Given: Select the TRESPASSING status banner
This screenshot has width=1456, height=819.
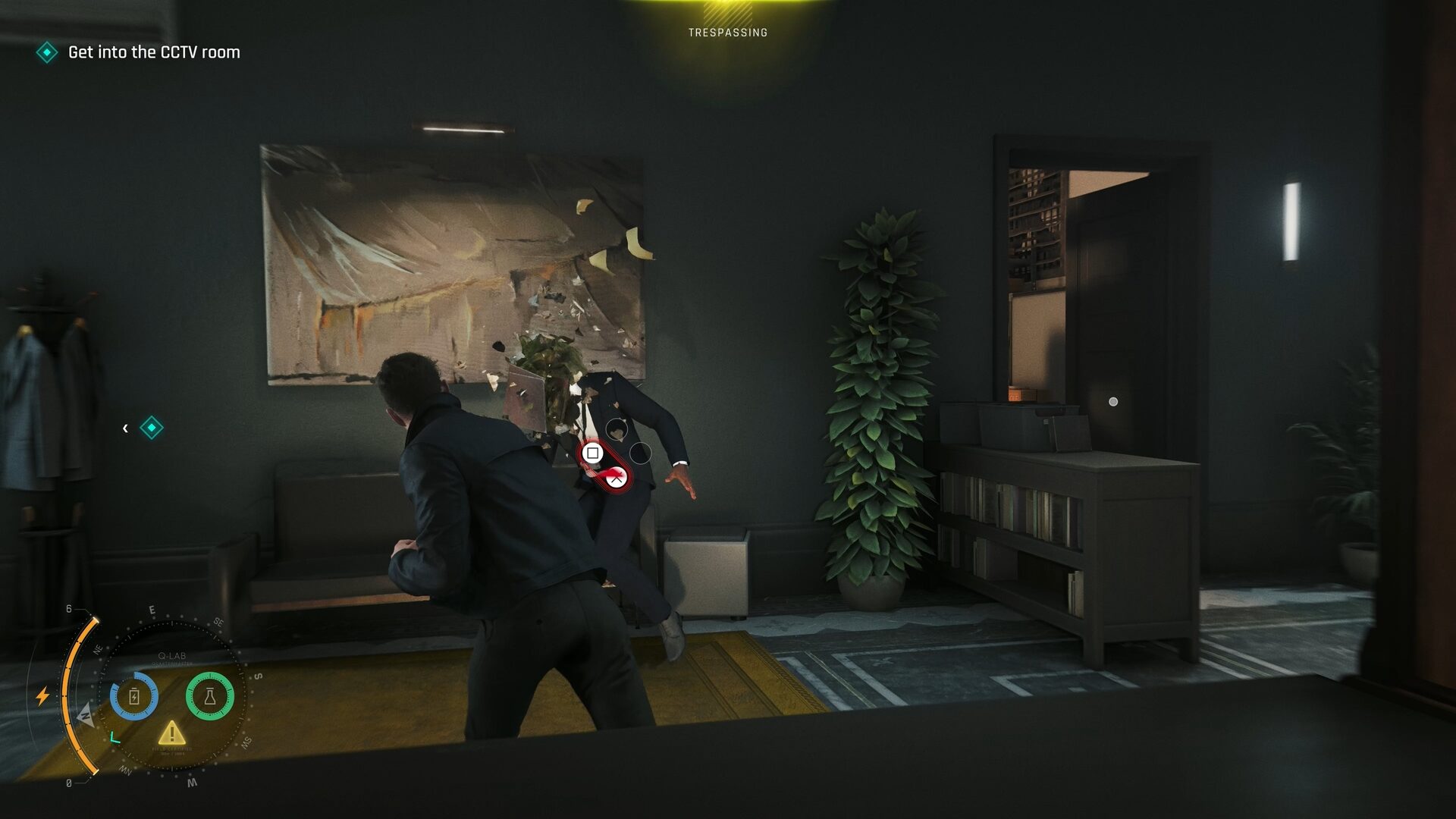Looking at the screenshot, I should tap(726, 32).
